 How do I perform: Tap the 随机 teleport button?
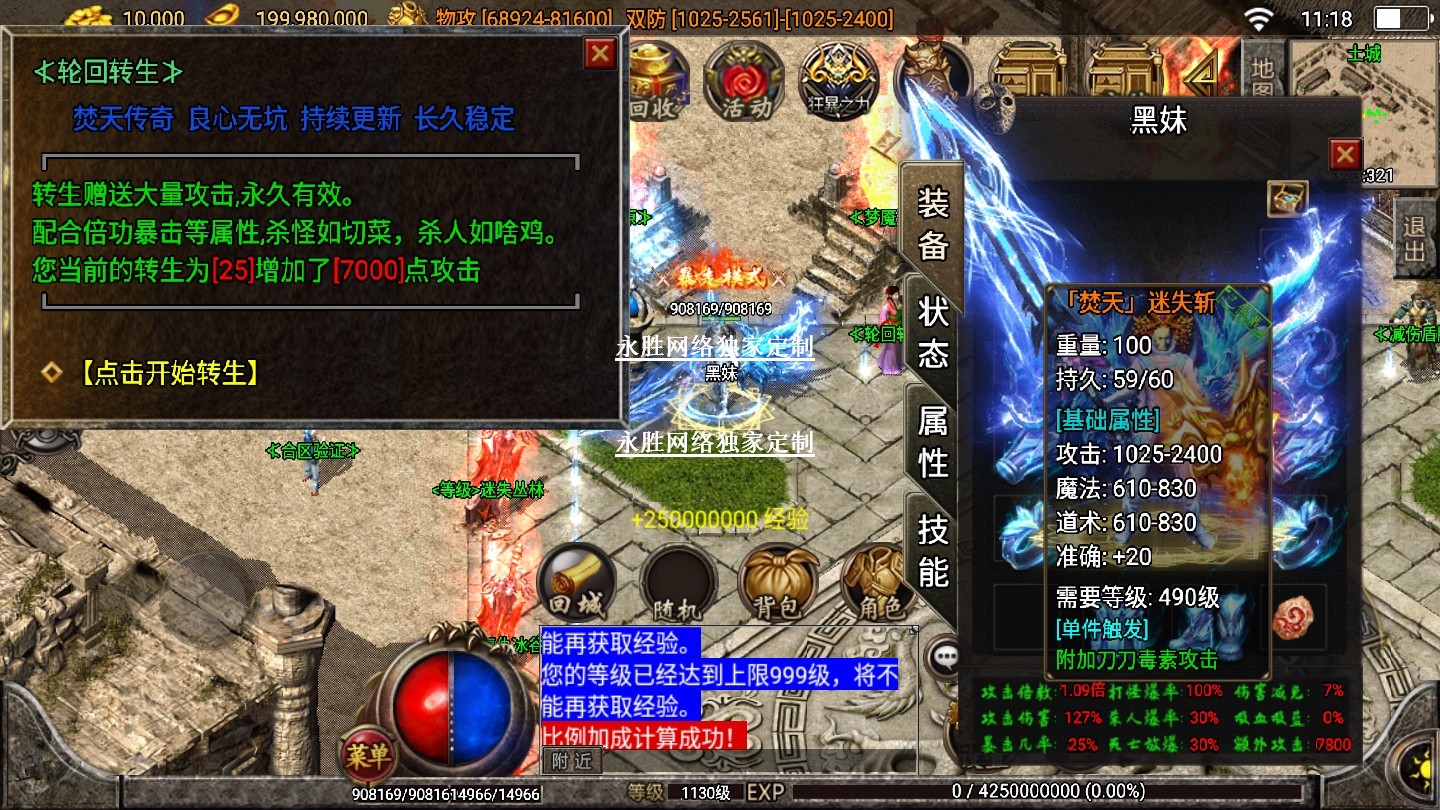[x=679, y=583]
